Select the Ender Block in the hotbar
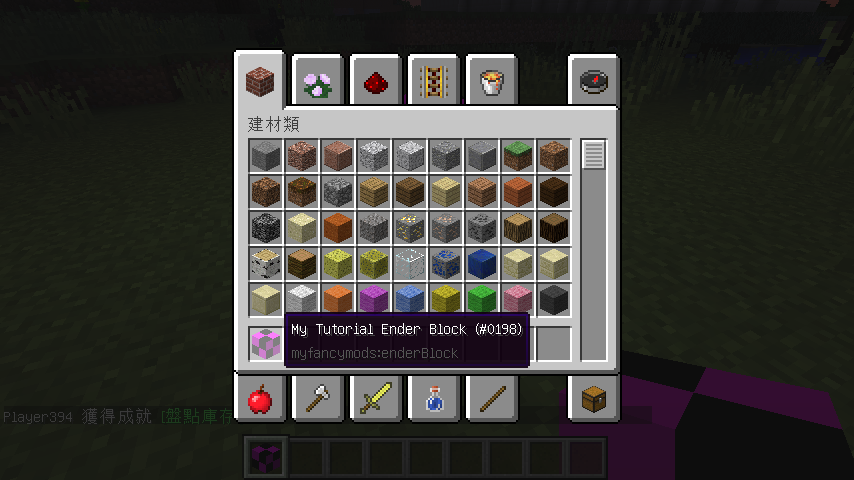Viewport: 854px width, 480px height. click(266, 457)
